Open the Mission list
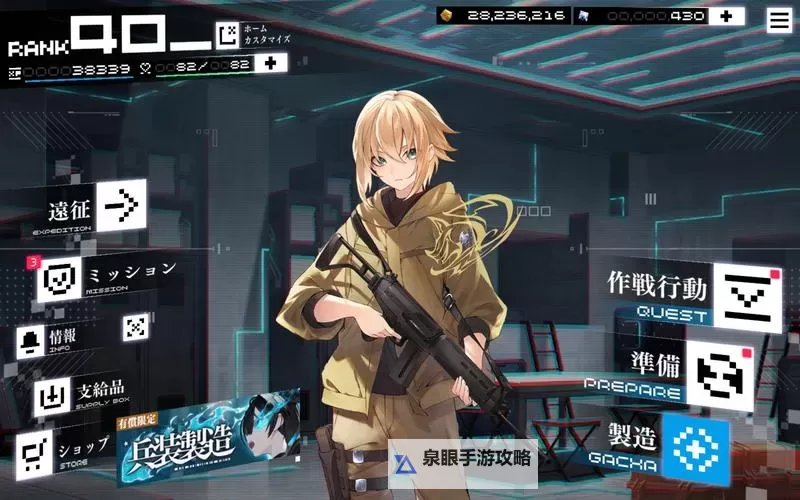 (60, 279)
